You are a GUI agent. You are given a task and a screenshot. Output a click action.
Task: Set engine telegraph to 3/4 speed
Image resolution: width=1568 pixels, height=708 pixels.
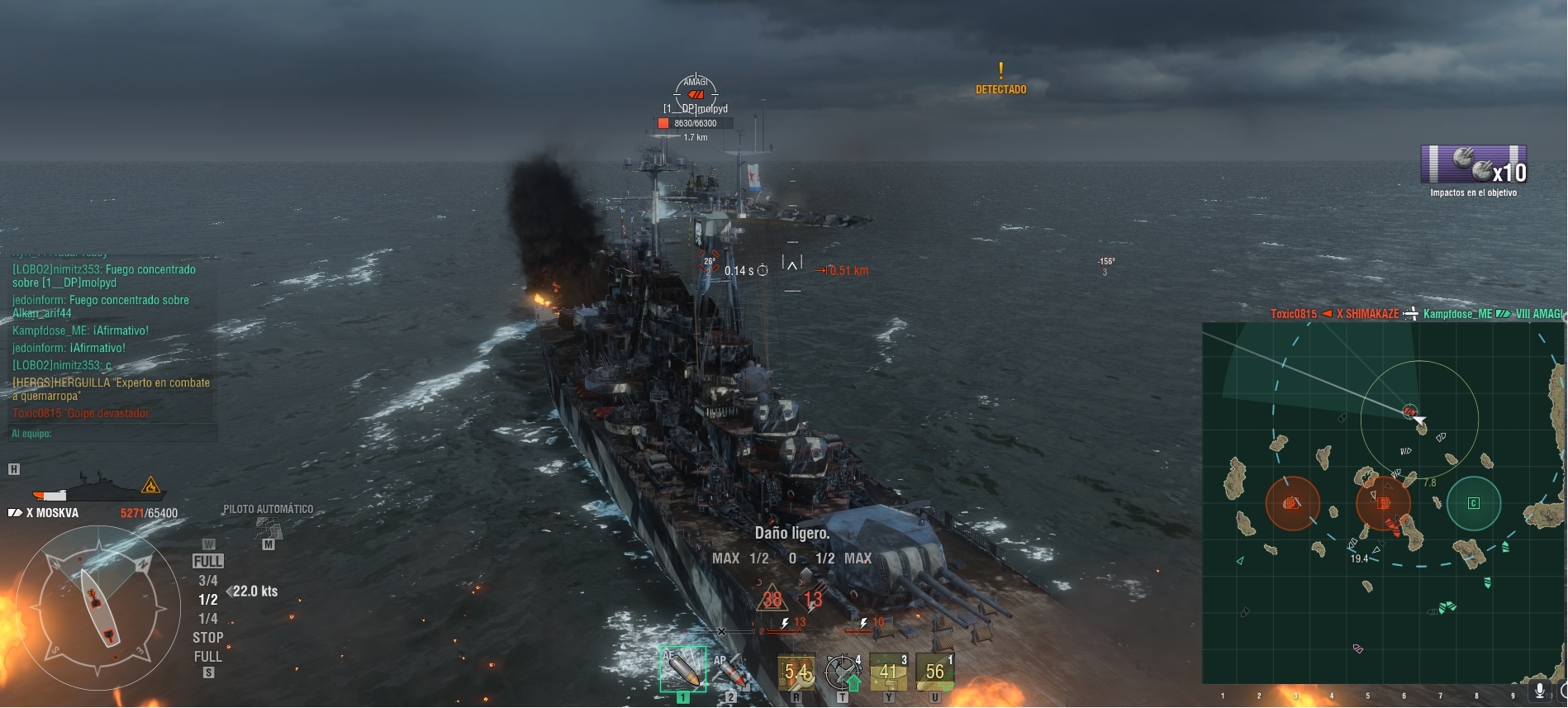(x=208, y=581)
